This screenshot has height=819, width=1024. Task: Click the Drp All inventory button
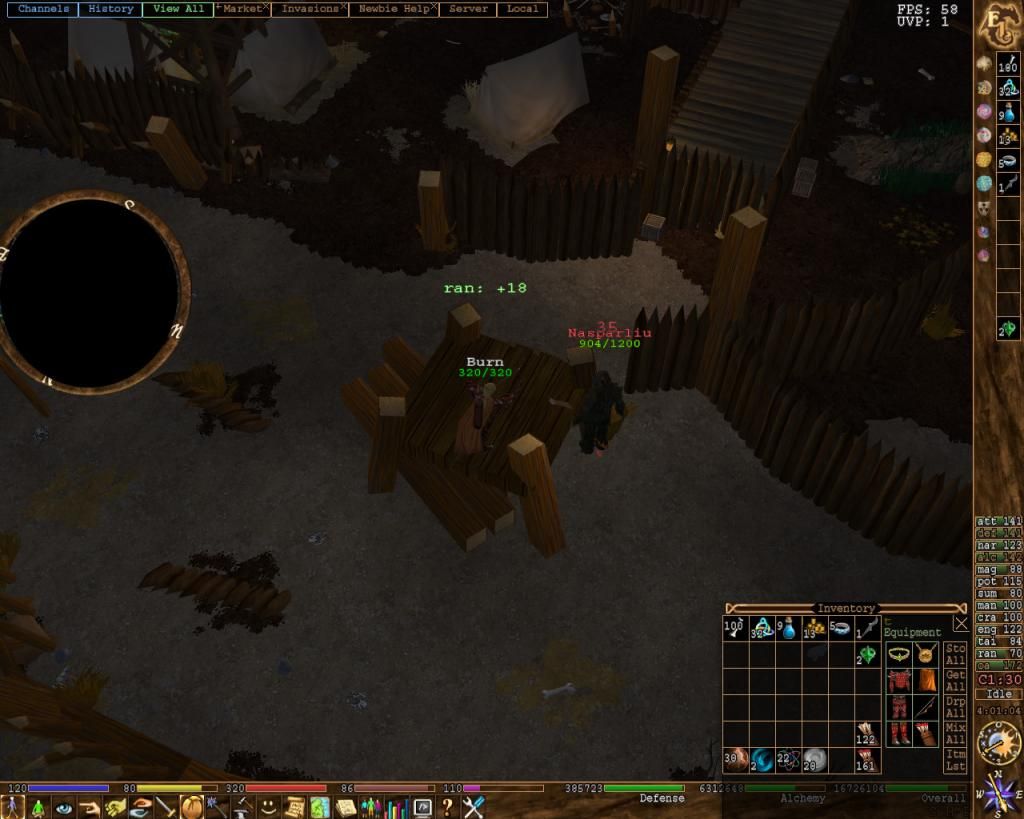click(x=955, y=709)
